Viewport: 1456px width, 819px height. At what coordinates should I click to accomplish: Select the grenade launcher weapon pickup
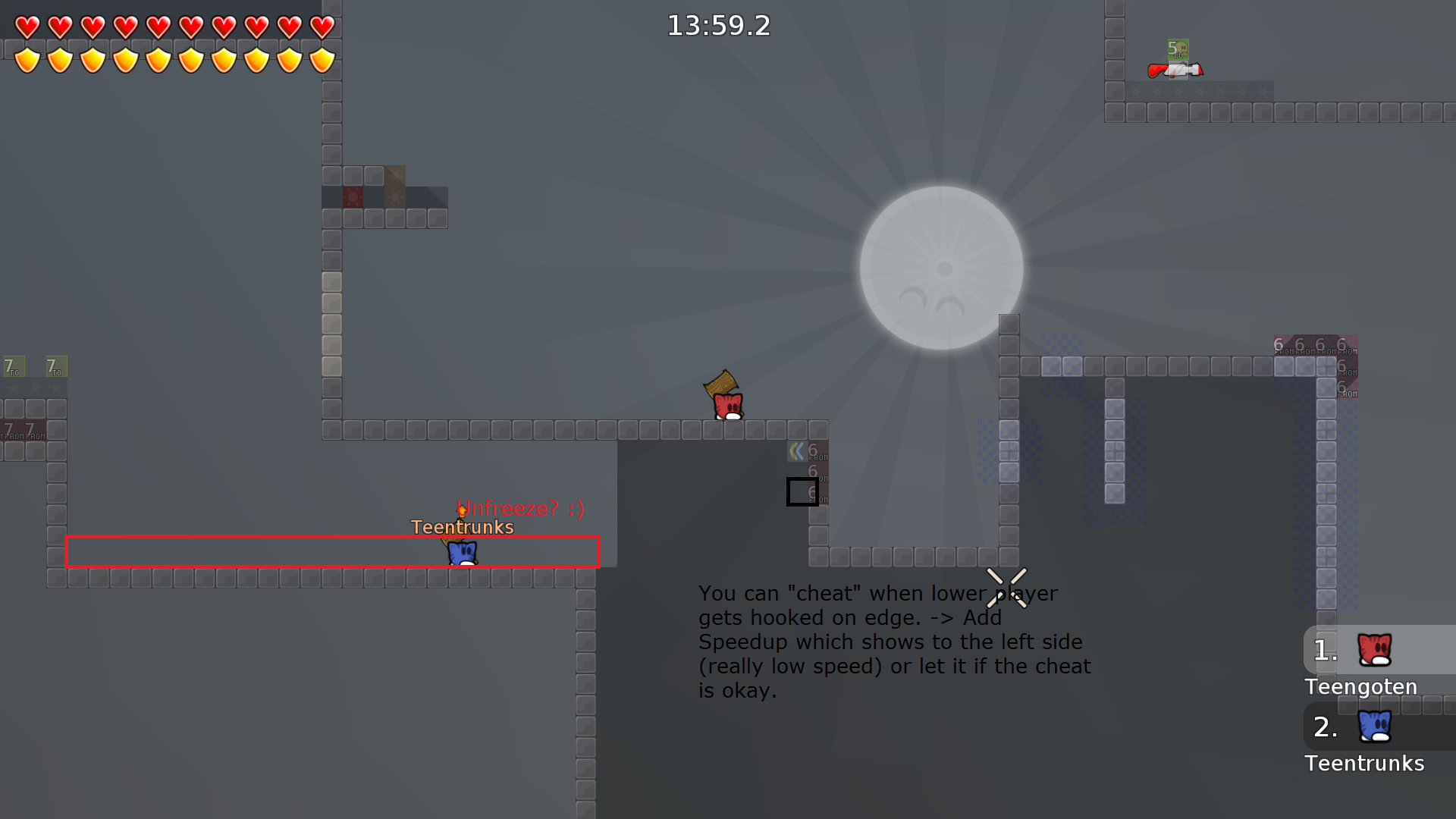[x=1175, y=71]
